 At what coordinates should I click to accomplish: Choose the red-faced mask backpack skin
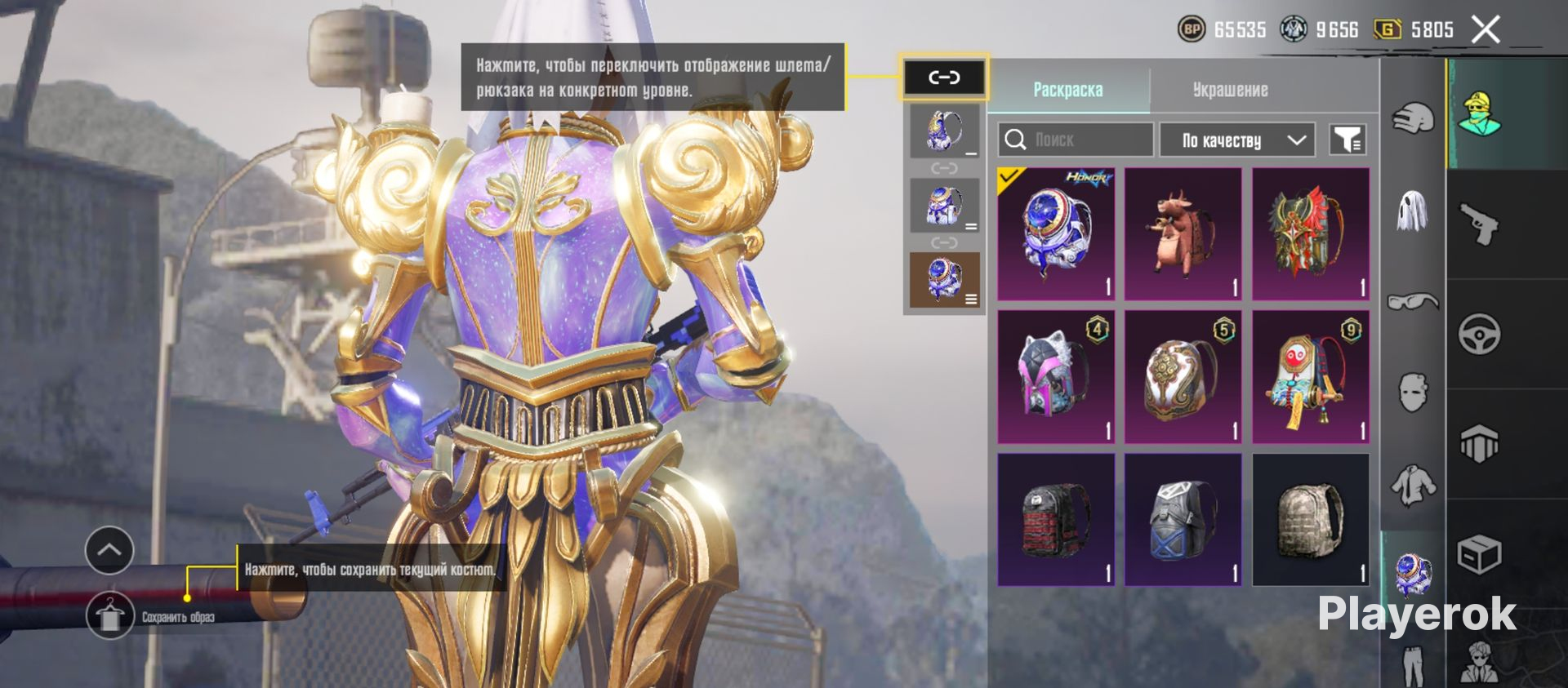click(x=1310, y=377)
